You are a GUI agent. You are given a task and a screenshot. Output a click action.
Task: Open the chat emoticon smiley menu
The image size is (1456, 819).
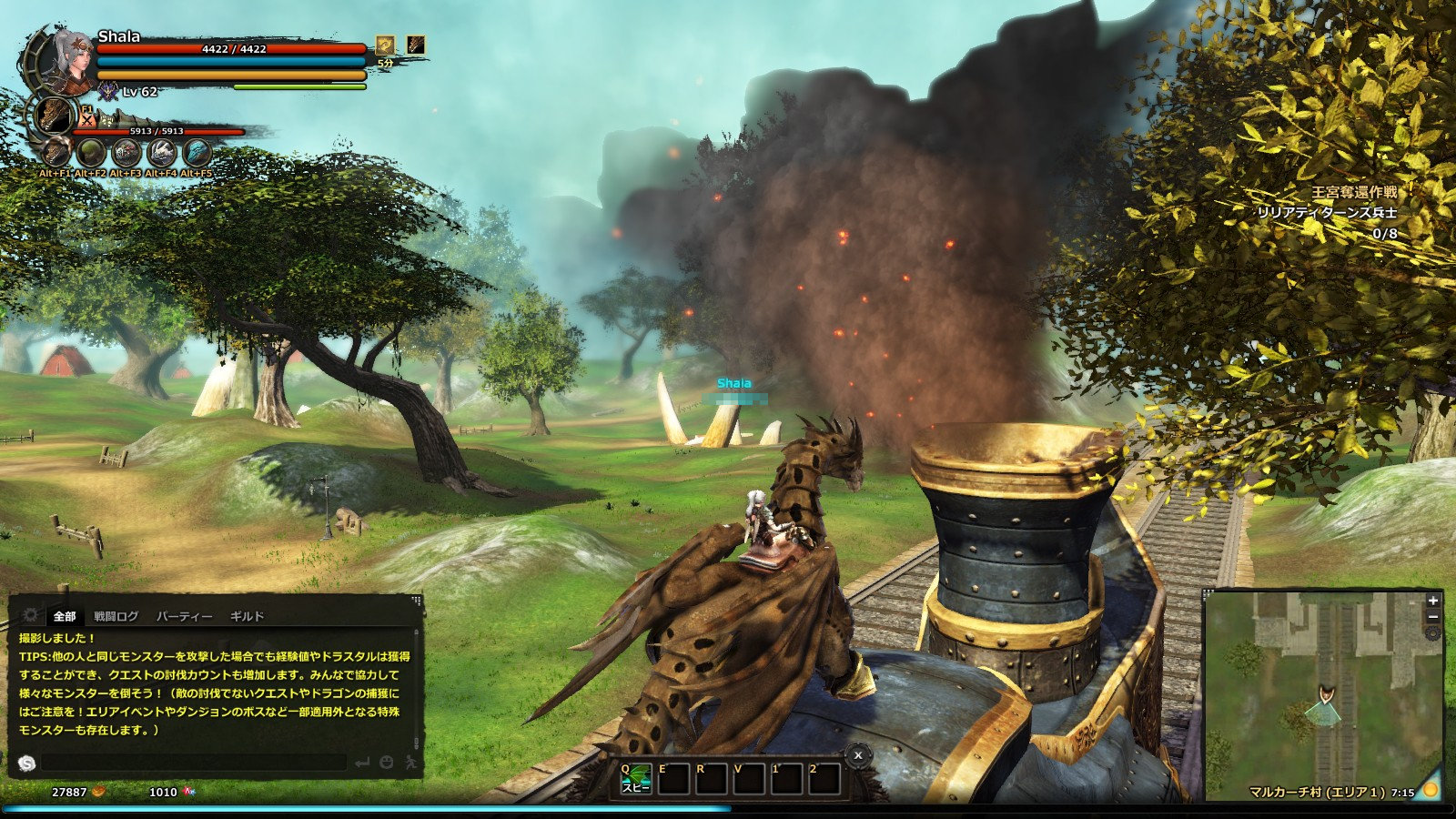pos(387,763)
